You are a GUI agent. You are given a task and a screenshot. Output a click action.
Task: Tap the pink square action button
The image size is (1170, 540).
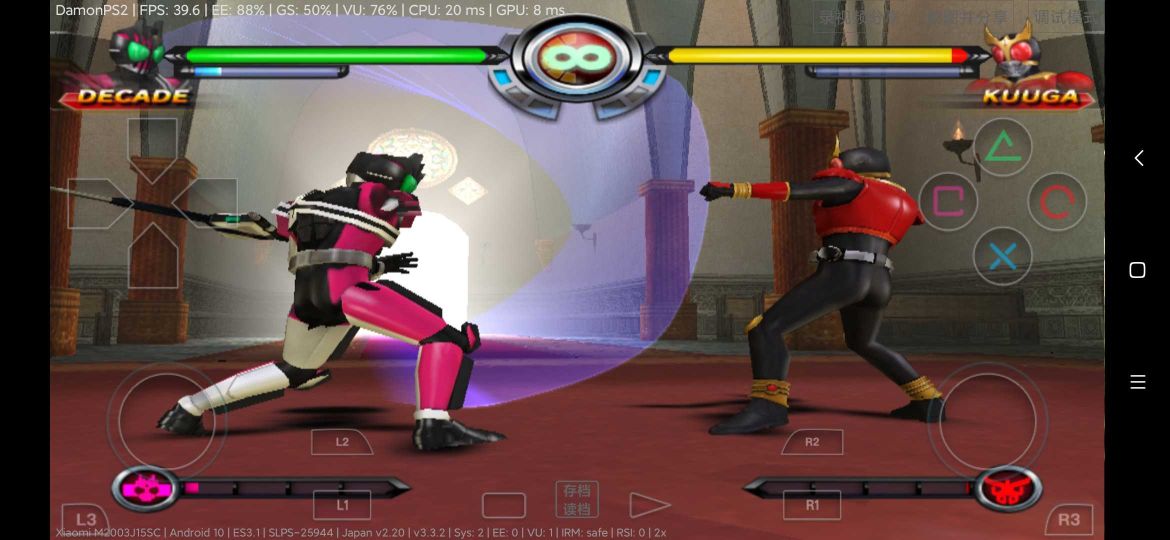click(947, 202)
